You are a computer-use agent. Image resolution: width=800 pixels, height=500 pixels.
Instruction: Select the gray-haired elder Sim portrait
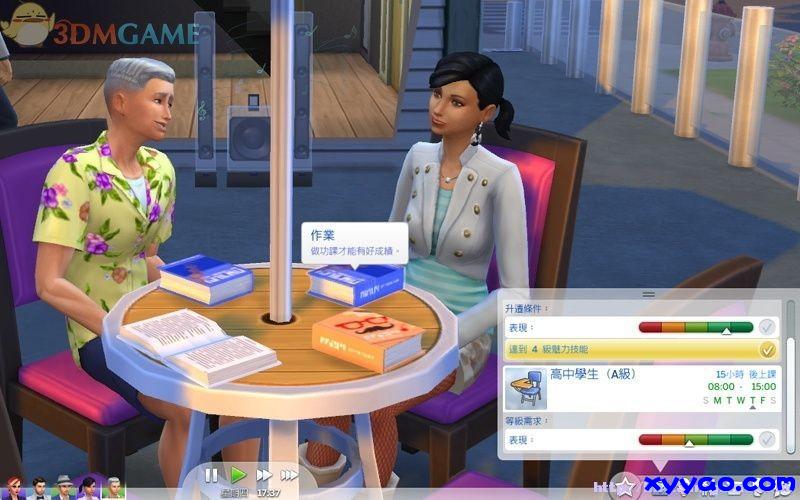coord(115,488)
